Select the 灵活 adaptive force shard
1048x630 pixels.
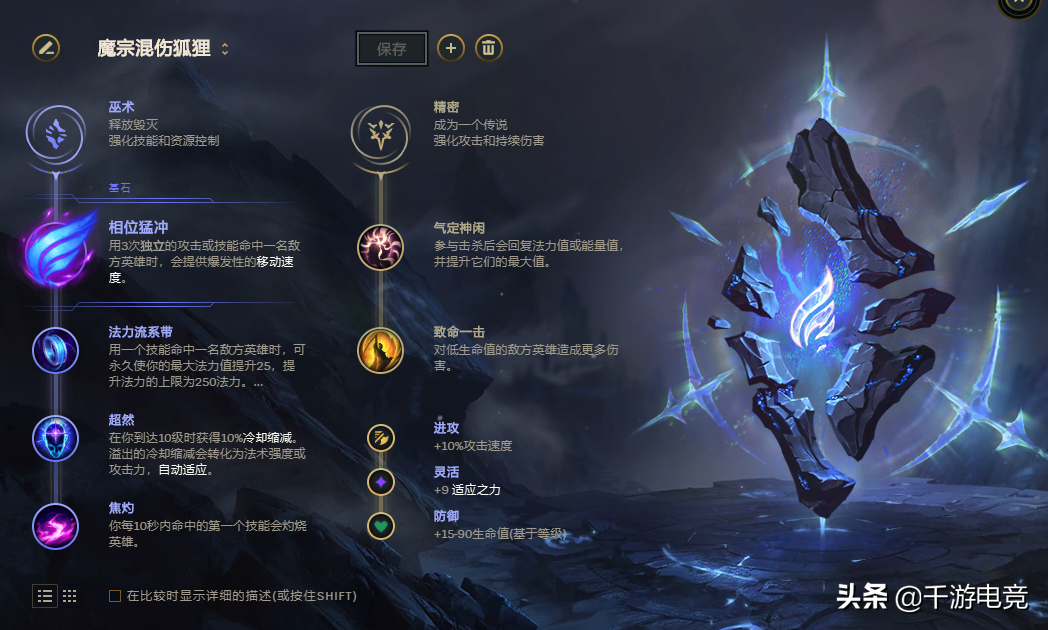pyautogui.click(x=380, y=482)
